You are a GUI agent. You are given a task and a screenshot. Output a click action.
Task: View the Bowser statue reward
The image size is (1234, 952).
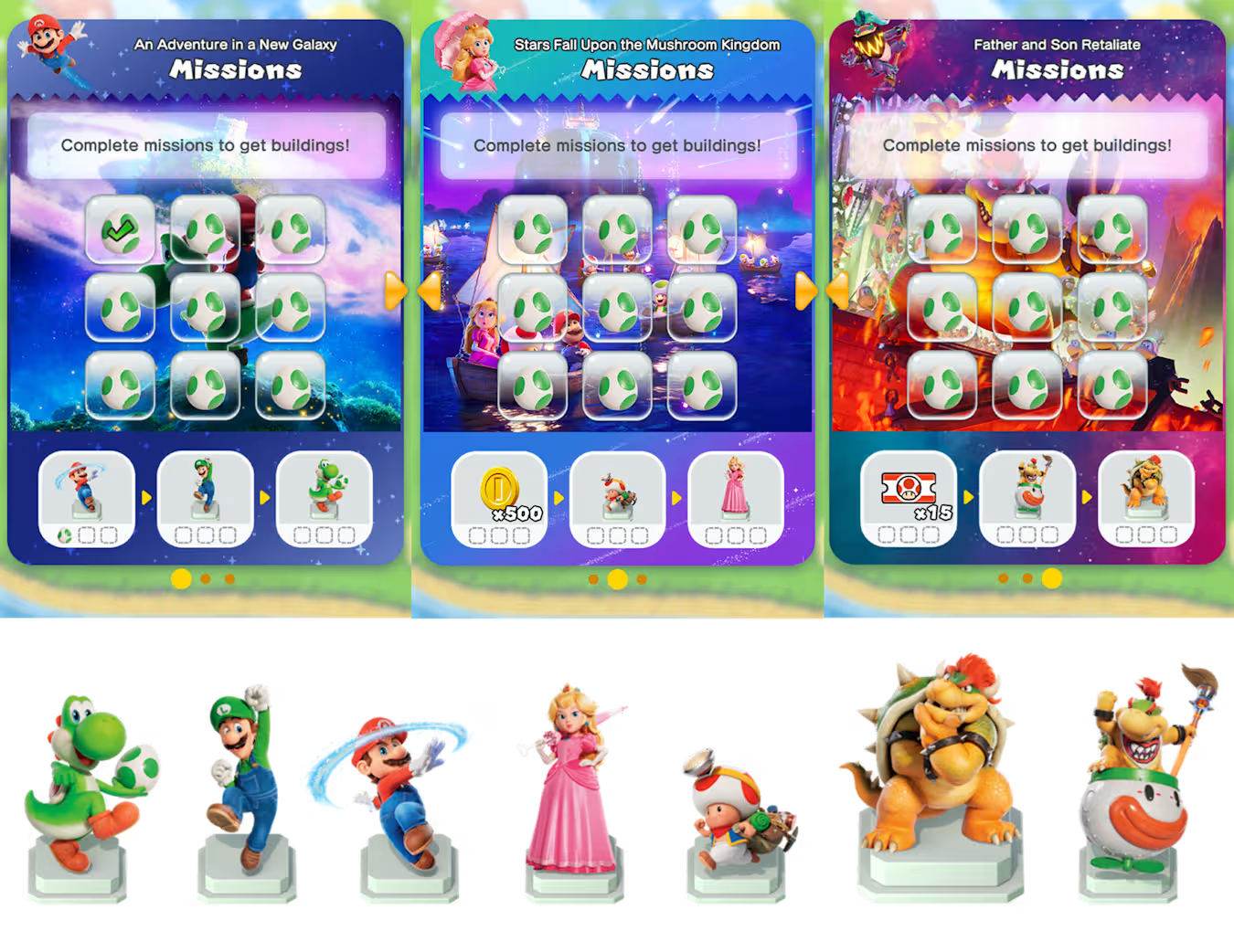click(1146, 492)
